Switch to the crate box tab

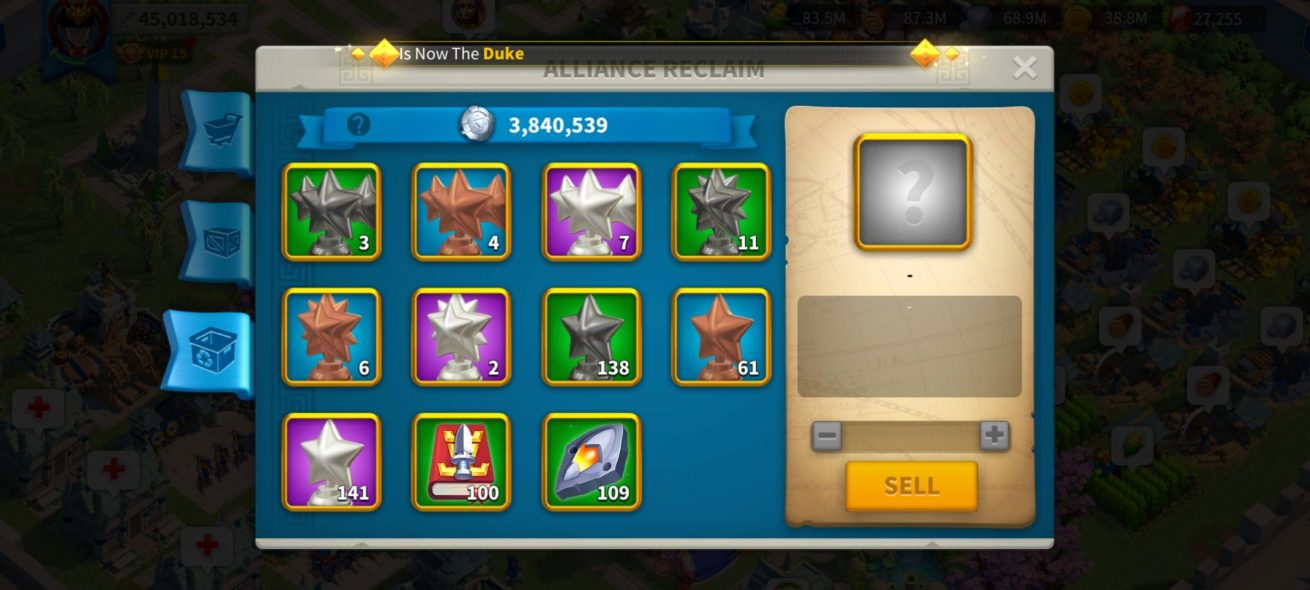(x=216, y=242)
